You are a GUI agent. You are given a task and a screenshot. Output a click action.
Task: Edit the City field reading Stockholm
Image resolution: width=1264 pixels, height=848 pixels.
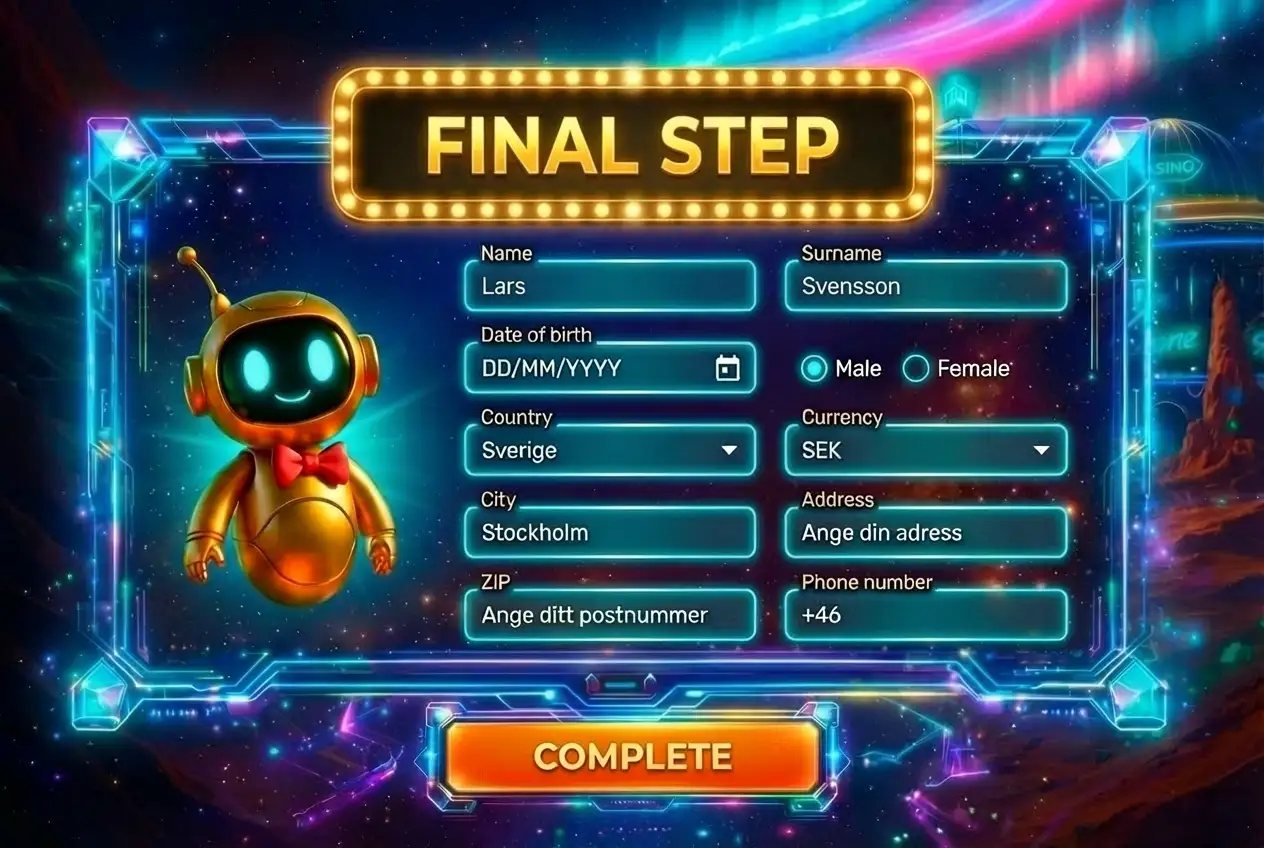609,533
